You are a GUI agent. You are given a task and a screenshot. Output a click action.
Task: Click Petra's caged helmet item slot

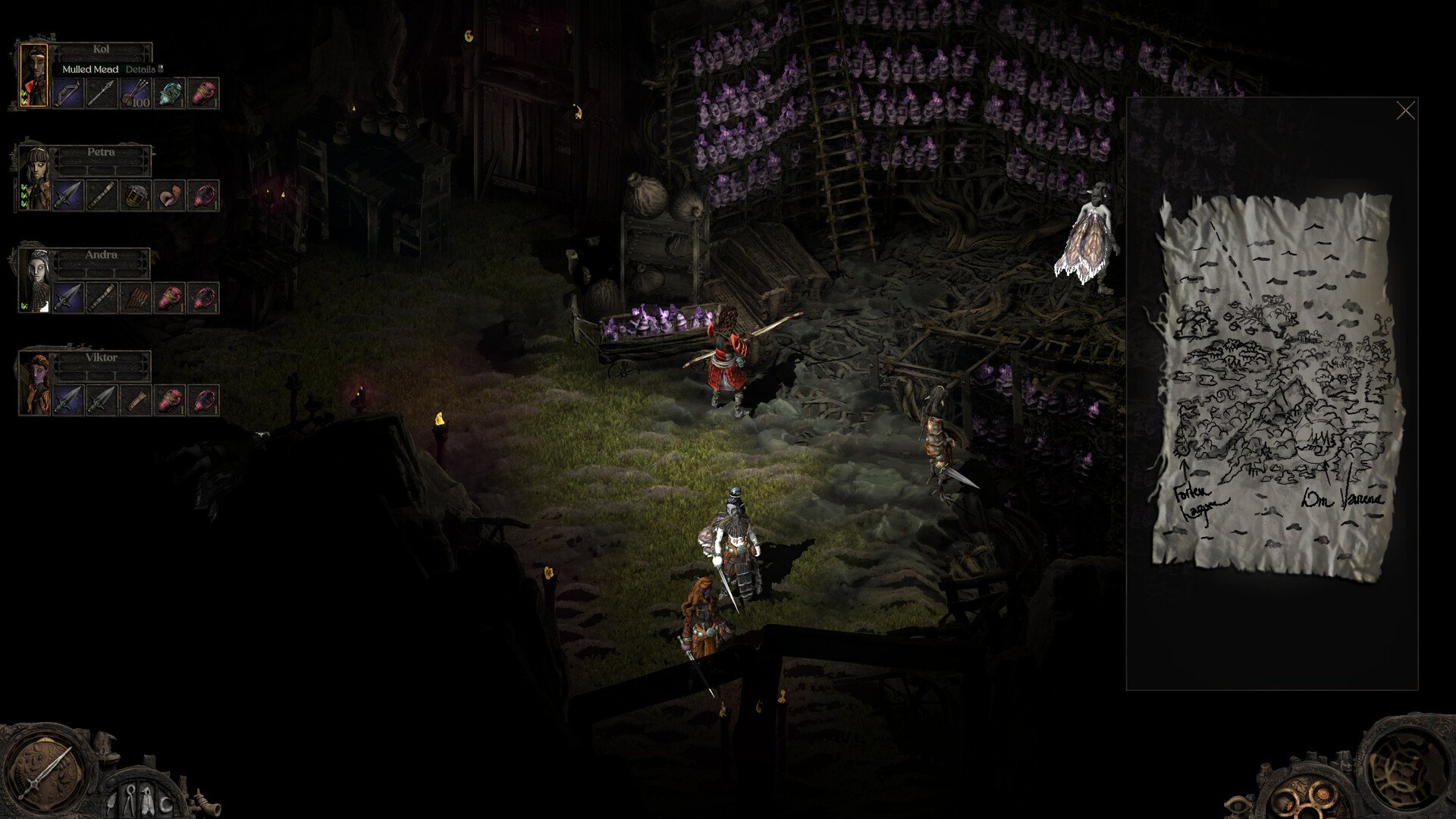pyautogui.click(x=135, y=196)
